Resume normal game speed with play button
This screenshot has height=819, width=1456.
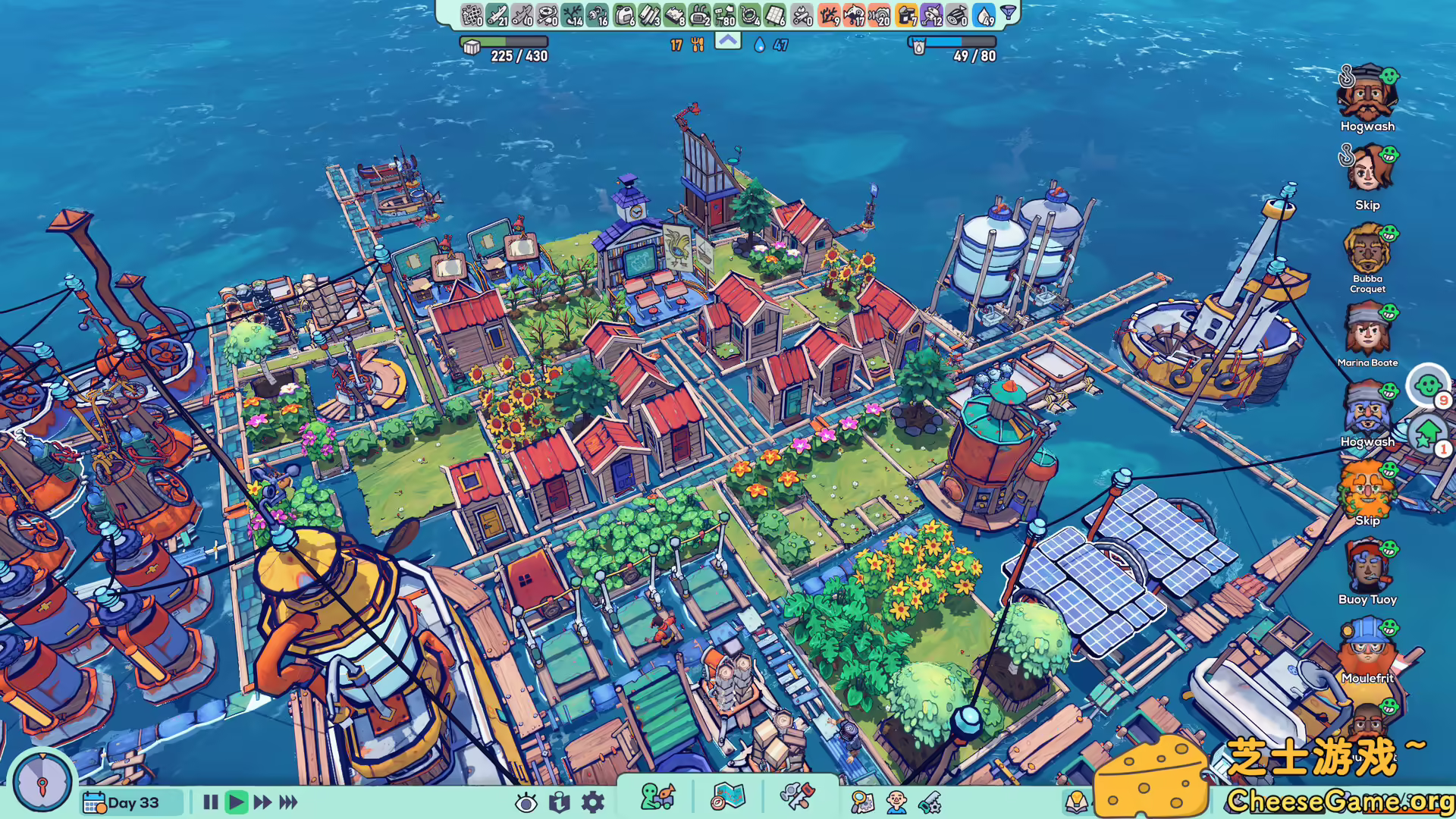237,802
